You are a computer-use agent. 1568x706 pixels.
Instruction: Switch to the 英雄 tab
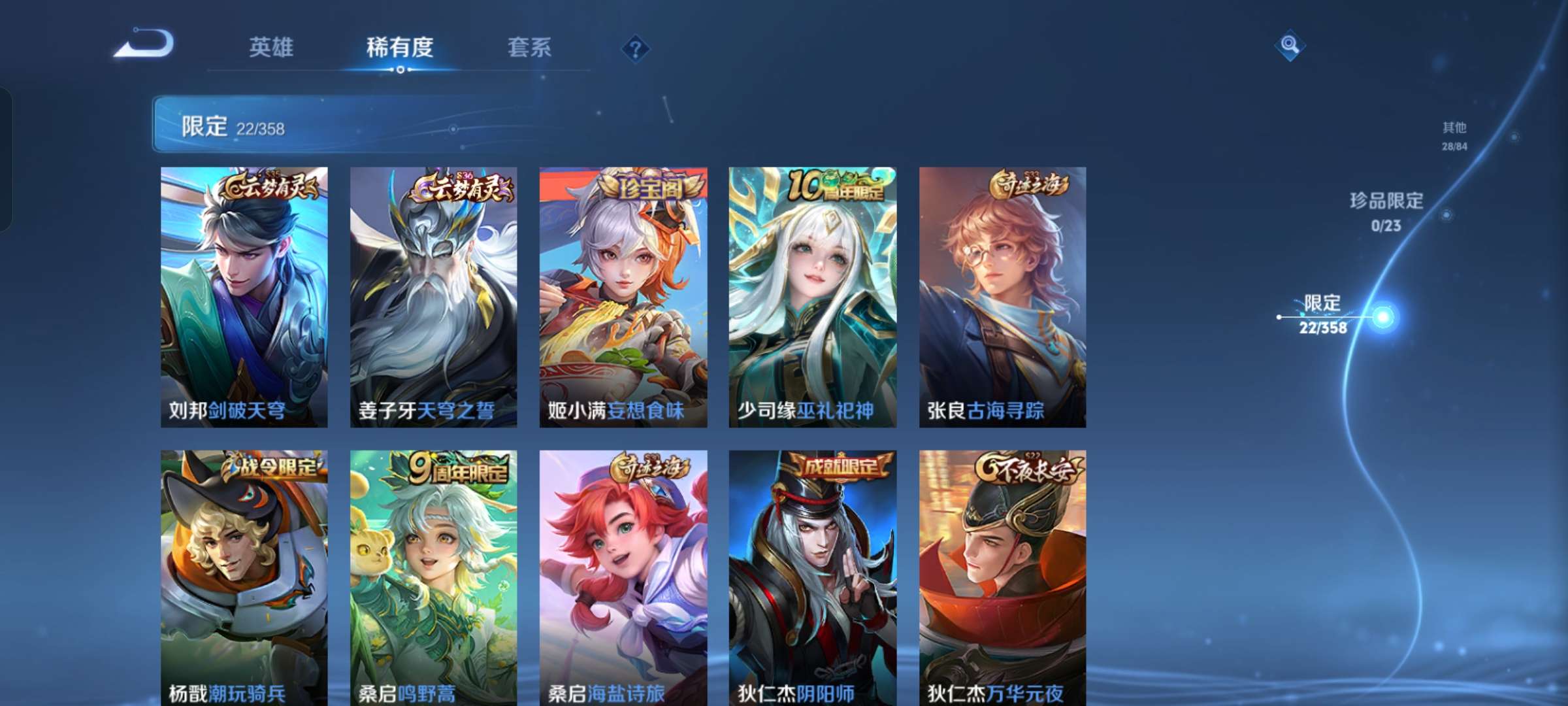pyautogui.click(x=272, y=47)
